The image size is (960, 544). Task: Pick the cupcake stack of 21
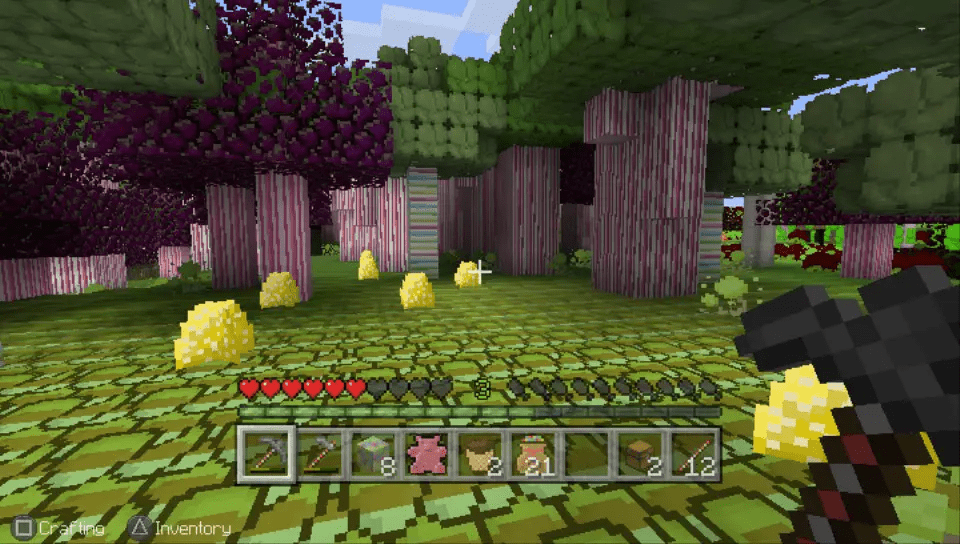pos(535,453)
